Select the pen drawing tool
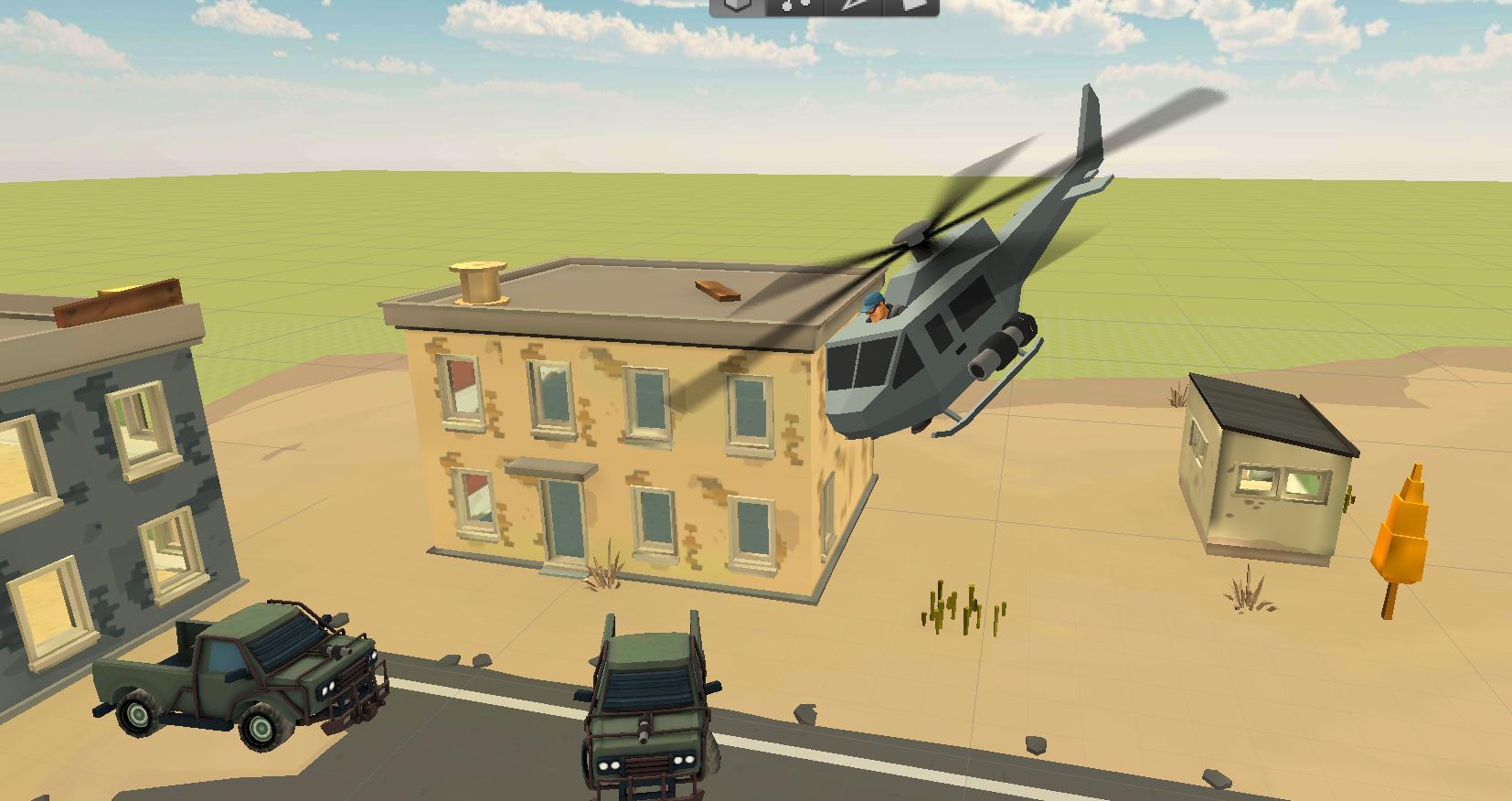 pyautogui.click(x=853, y=7)
